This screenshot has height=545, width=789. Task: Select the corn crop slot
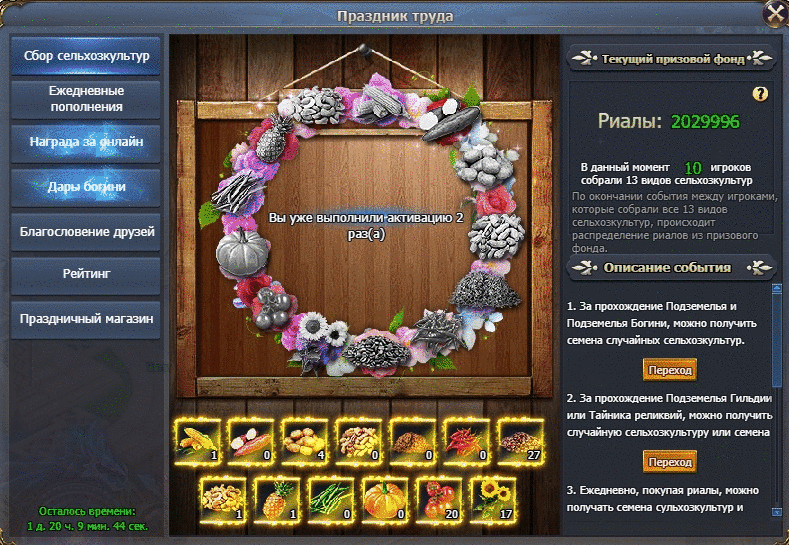(197, 439)
